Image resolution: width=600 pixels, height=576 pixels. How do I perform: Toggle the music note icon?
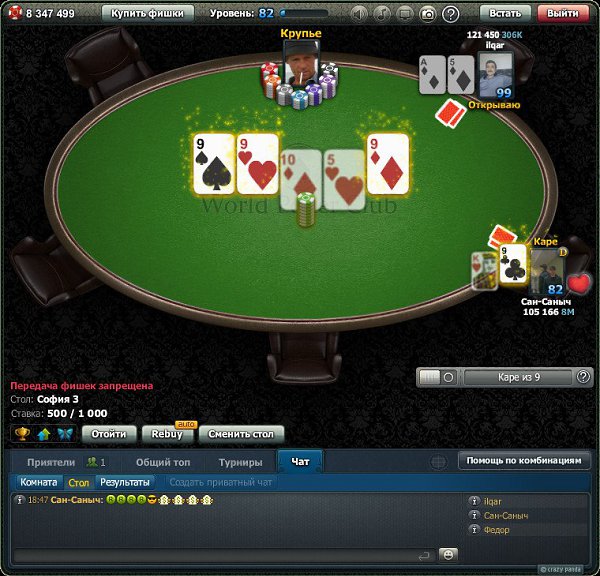[383, 14]
